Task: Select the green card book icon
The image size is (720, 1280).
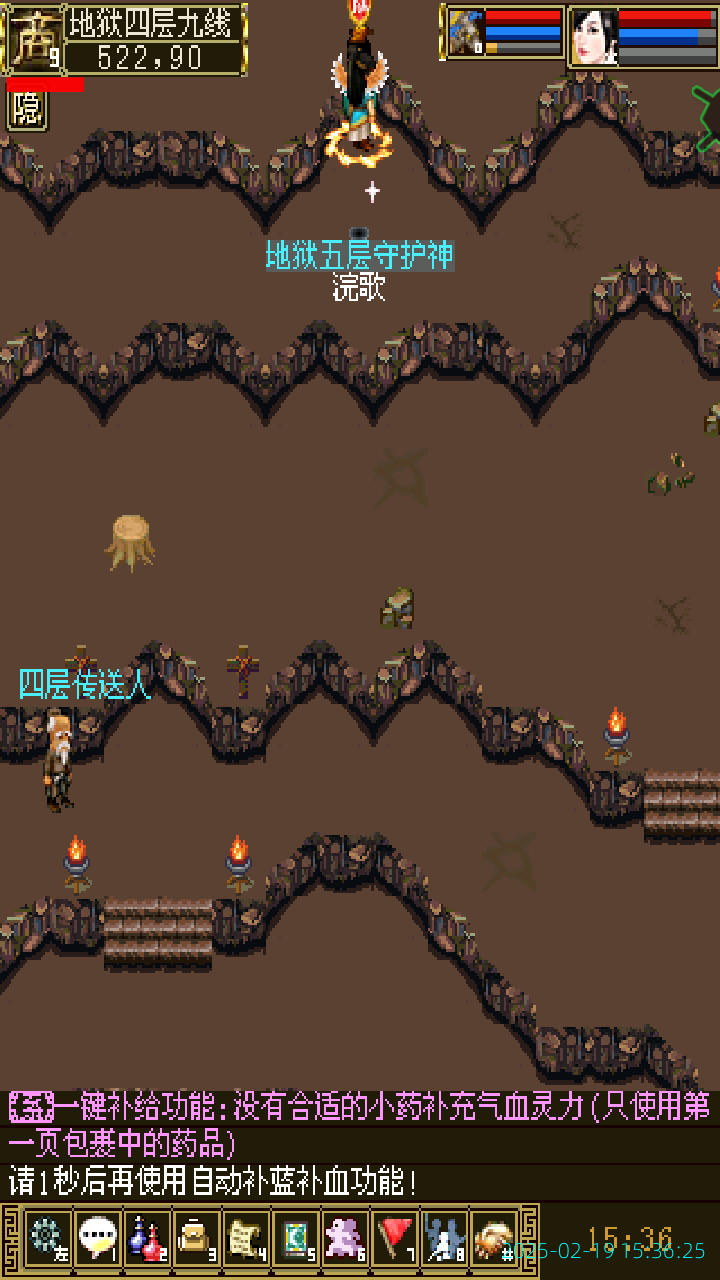Action: tap(296, 1239)
